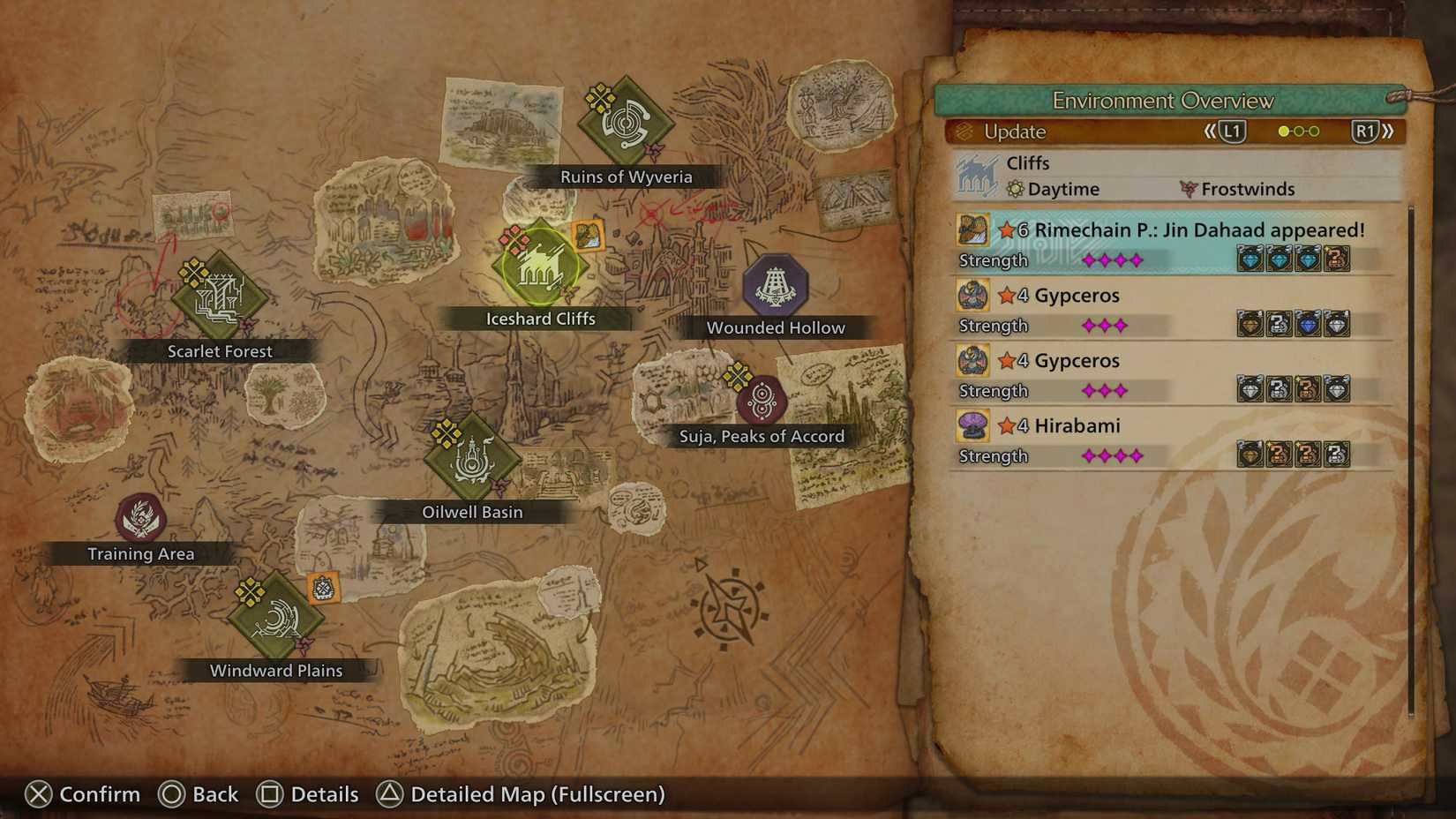1456x819 pixels.
Task: Click the page indicator dots
Action: click(x=1296, y=131)
